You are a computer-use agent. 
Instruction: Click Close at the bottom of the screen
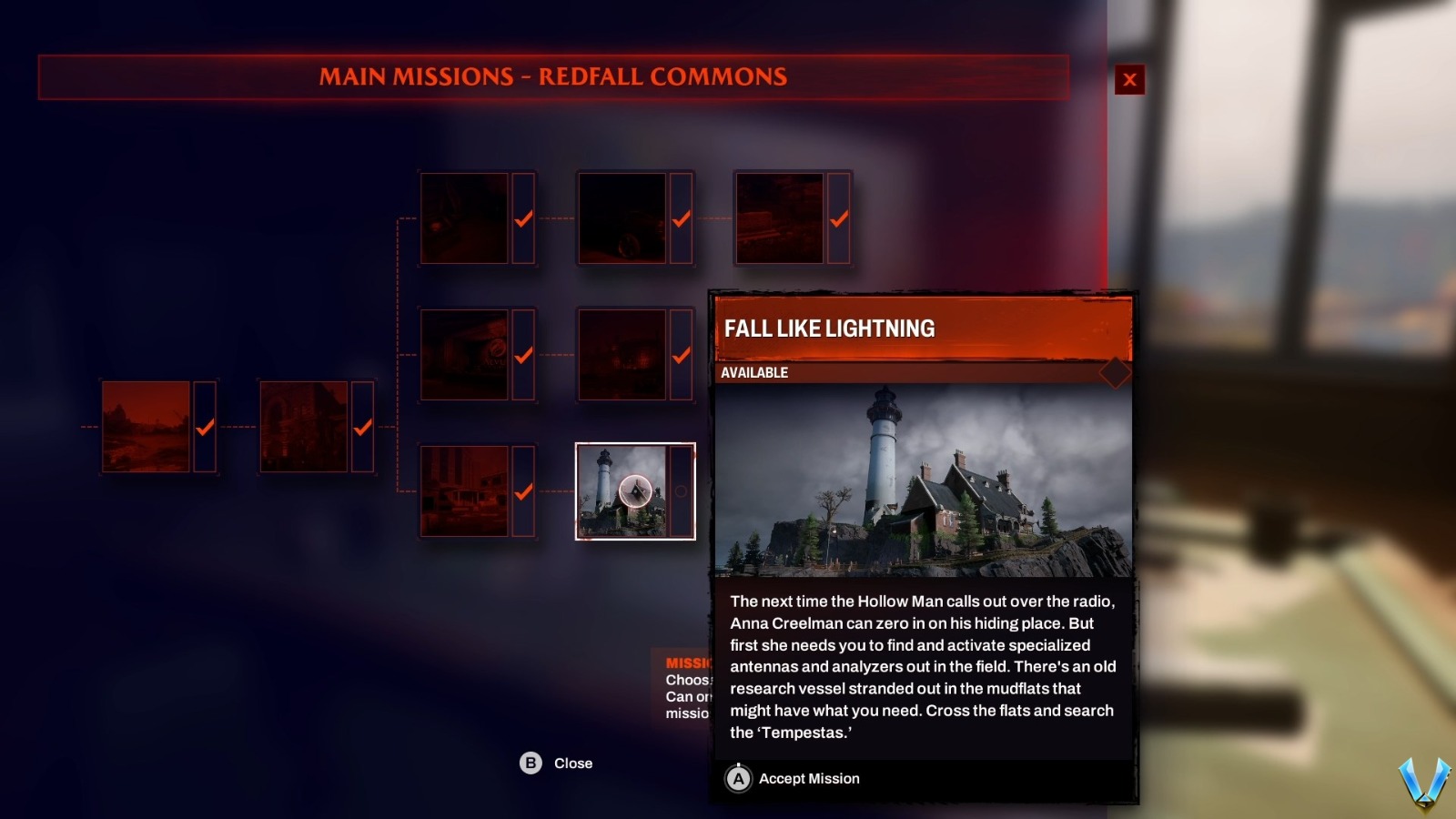click(571, 763)
